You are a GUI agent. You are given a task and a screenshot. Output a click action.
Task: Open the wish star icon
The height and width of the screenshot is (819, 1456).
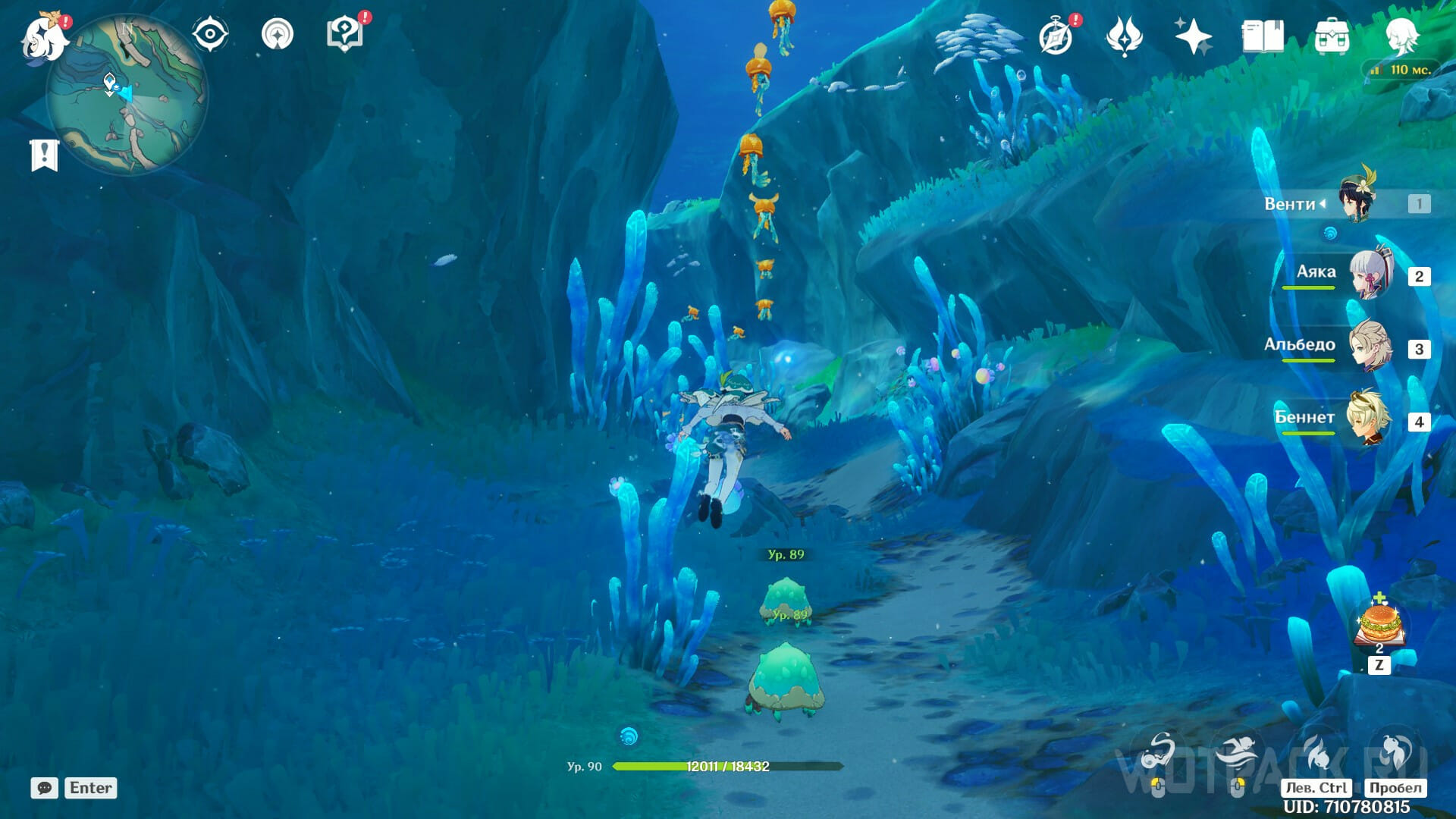(x=1192, y=36)
